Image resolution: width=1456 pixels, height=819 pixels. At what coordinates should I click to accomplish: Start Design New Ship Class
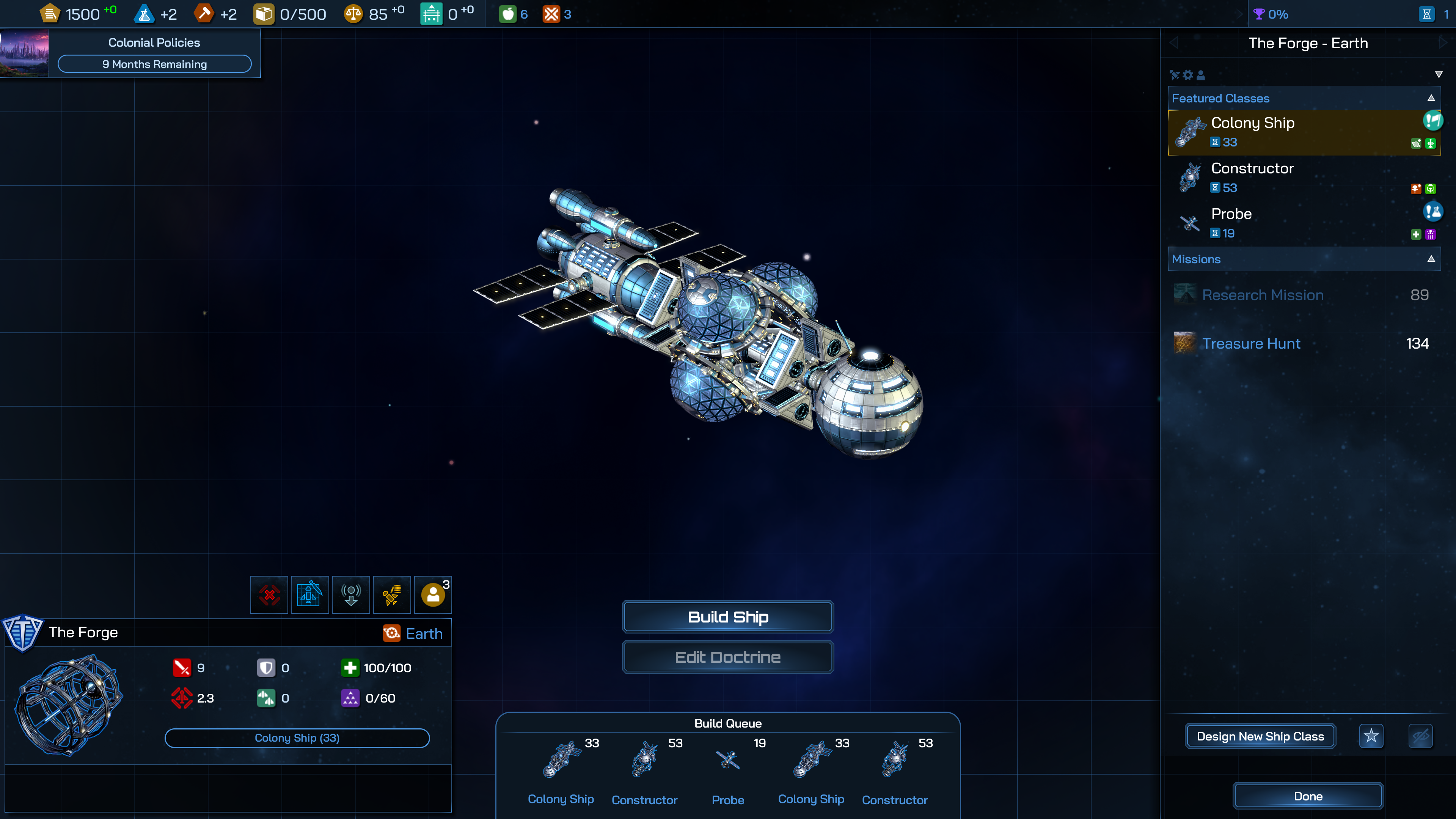(1260, 736)
